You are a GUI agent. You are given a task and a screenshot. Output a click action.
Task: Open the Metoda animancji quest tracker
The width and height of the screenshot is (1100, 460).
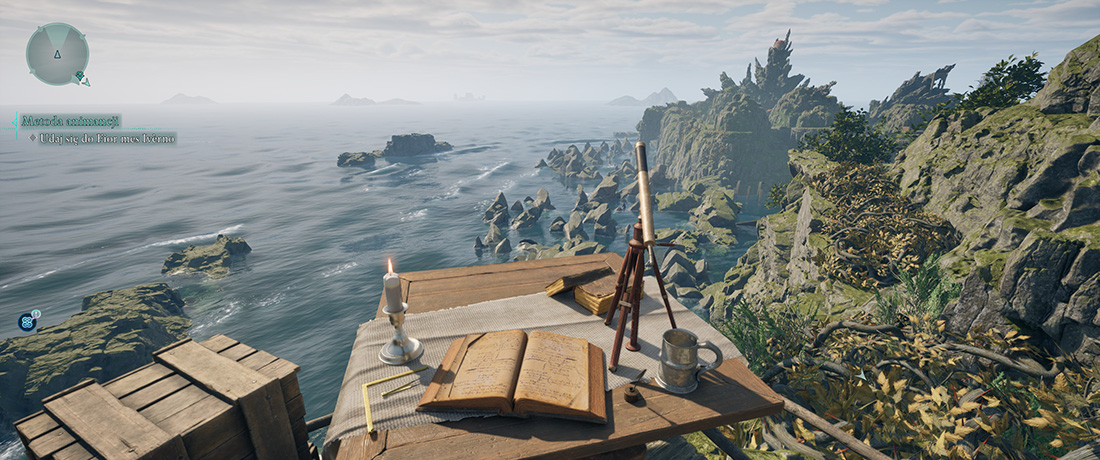click(x=70, y=121)
